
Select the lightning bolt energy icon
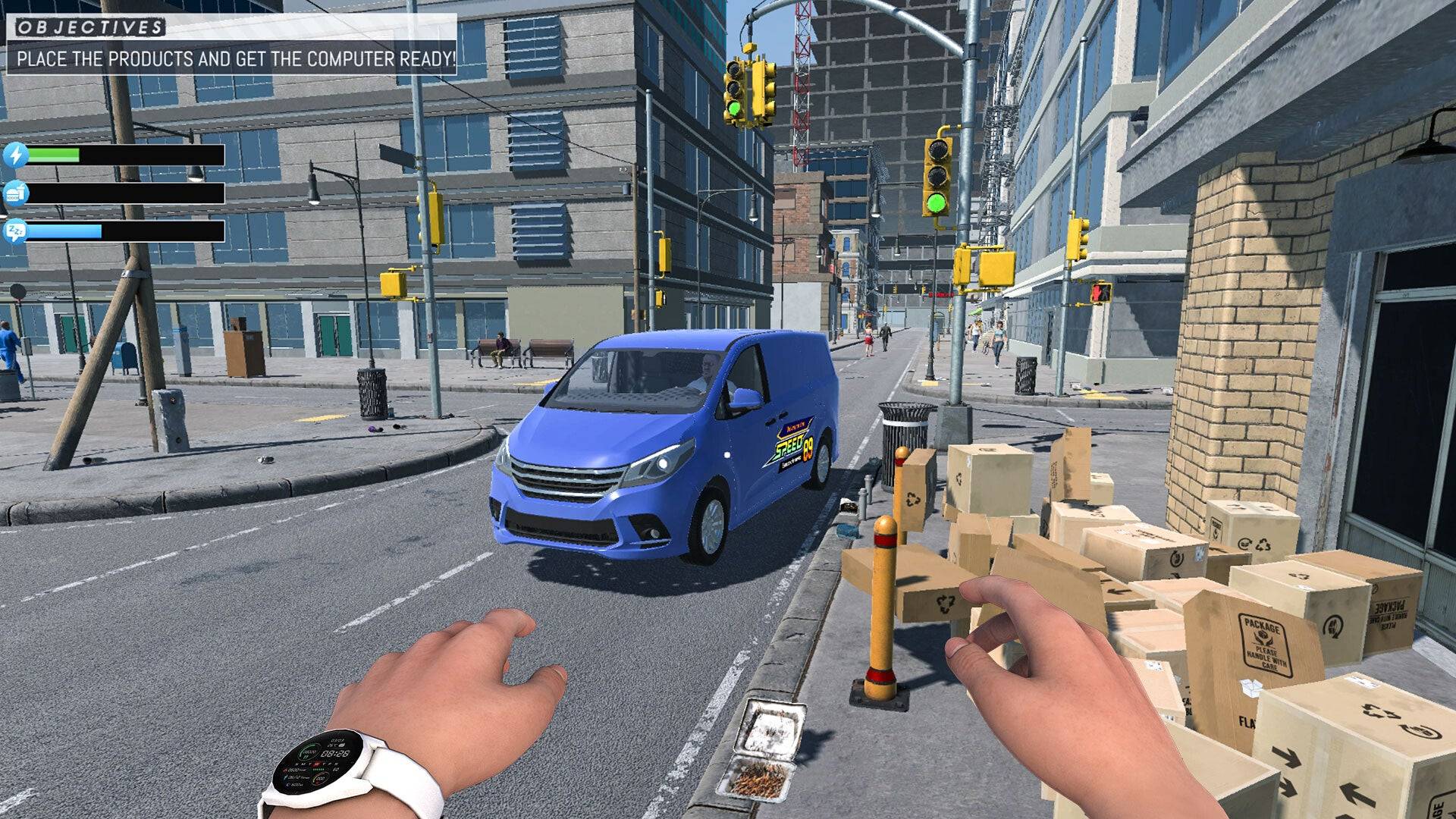tap(16, 155)
